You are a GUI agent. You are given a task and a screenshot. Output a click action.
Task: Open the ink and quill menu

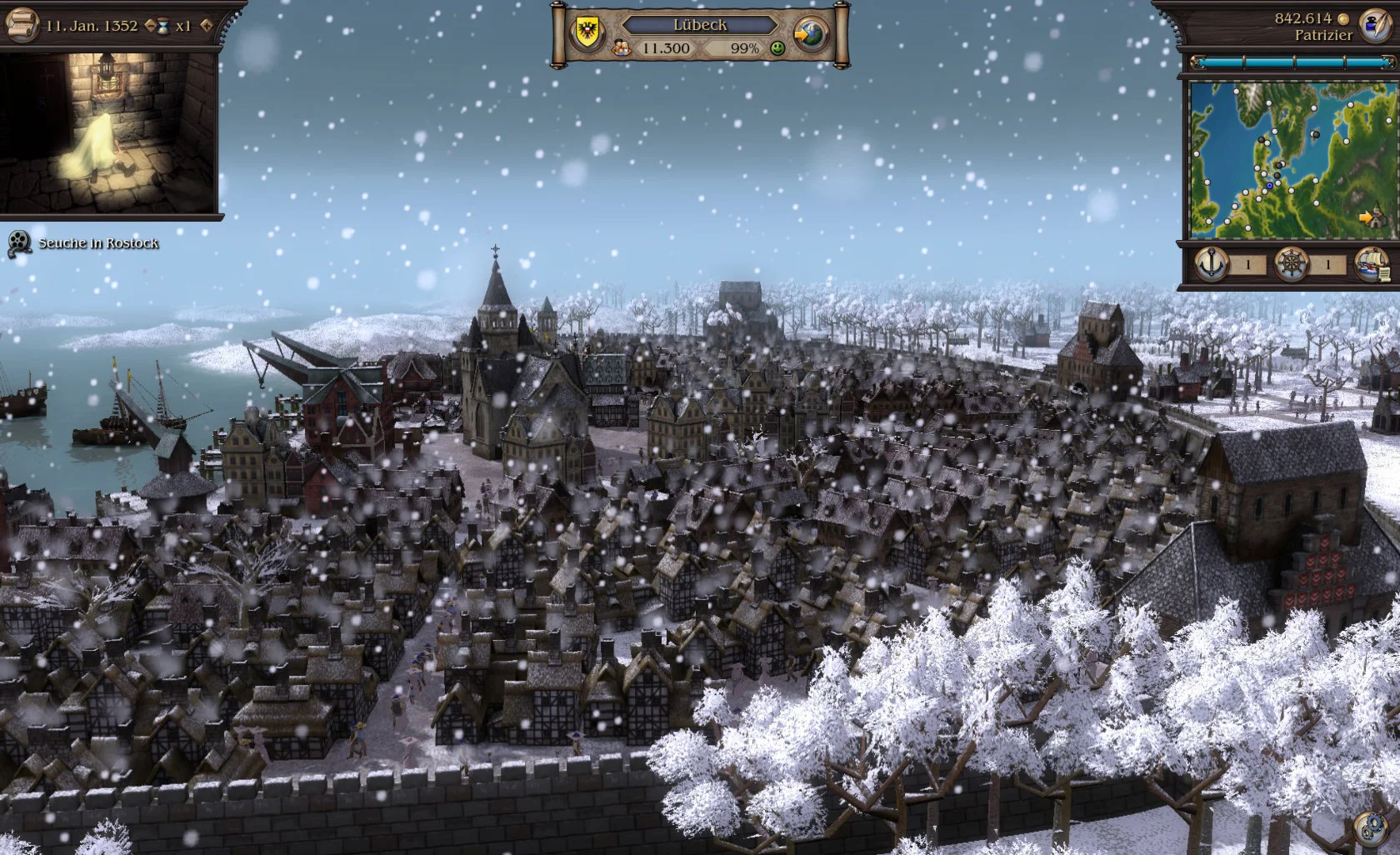coord(1372,25)
